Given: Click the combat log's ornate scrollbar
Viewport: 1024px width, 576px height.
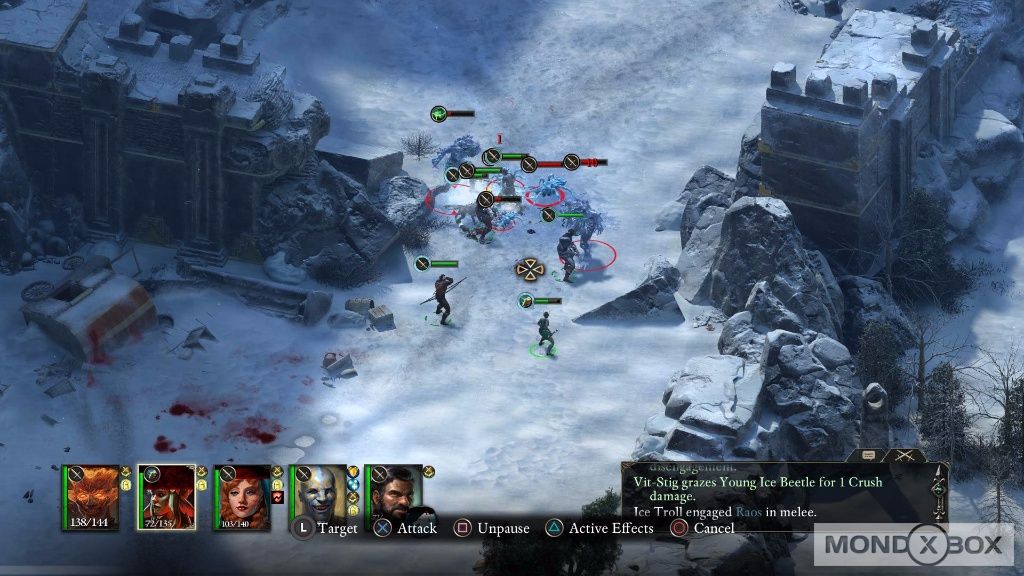Looking at the screenshot, I should 938,490.
